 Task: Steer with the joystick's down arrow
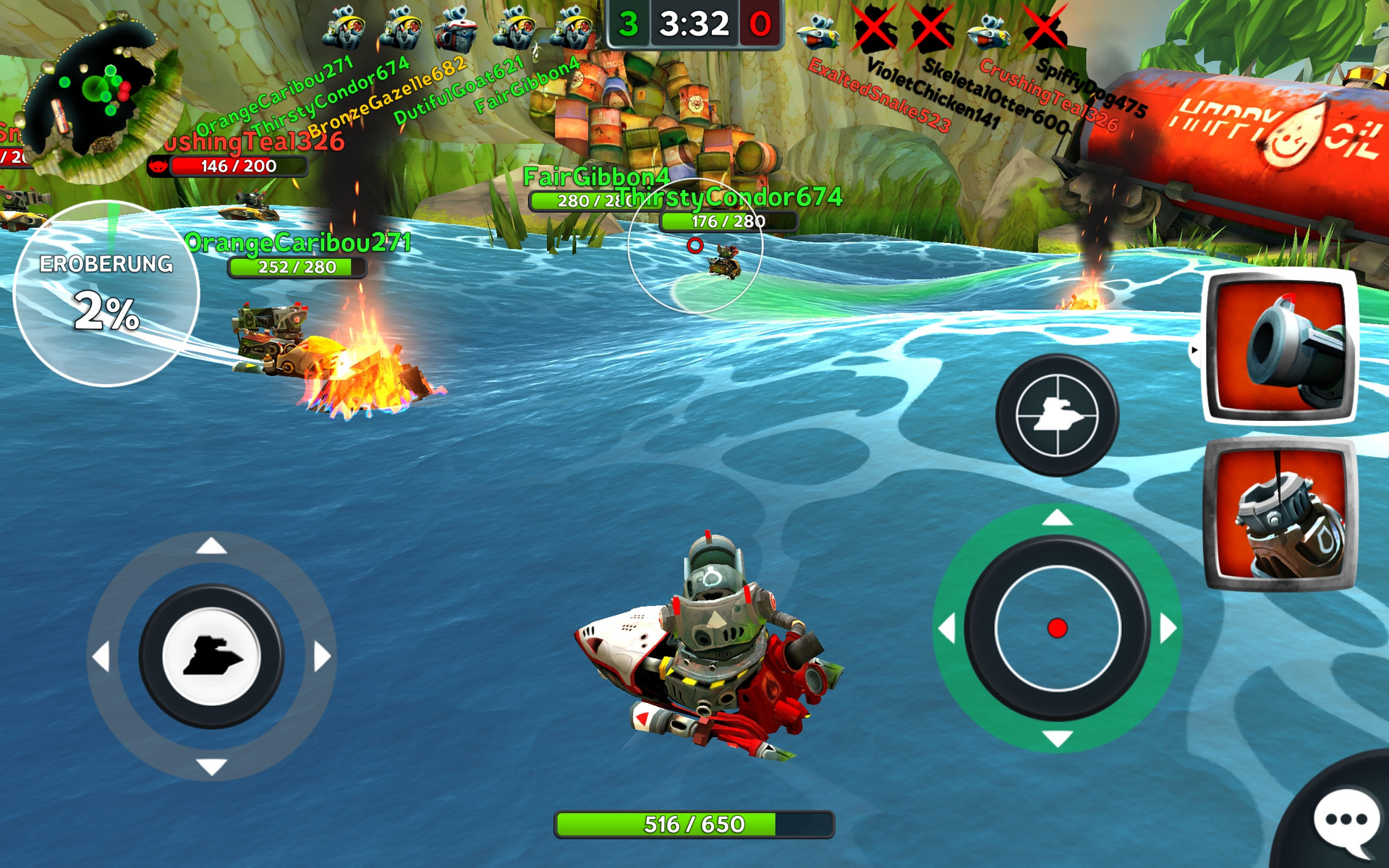[x=211, y=767]
